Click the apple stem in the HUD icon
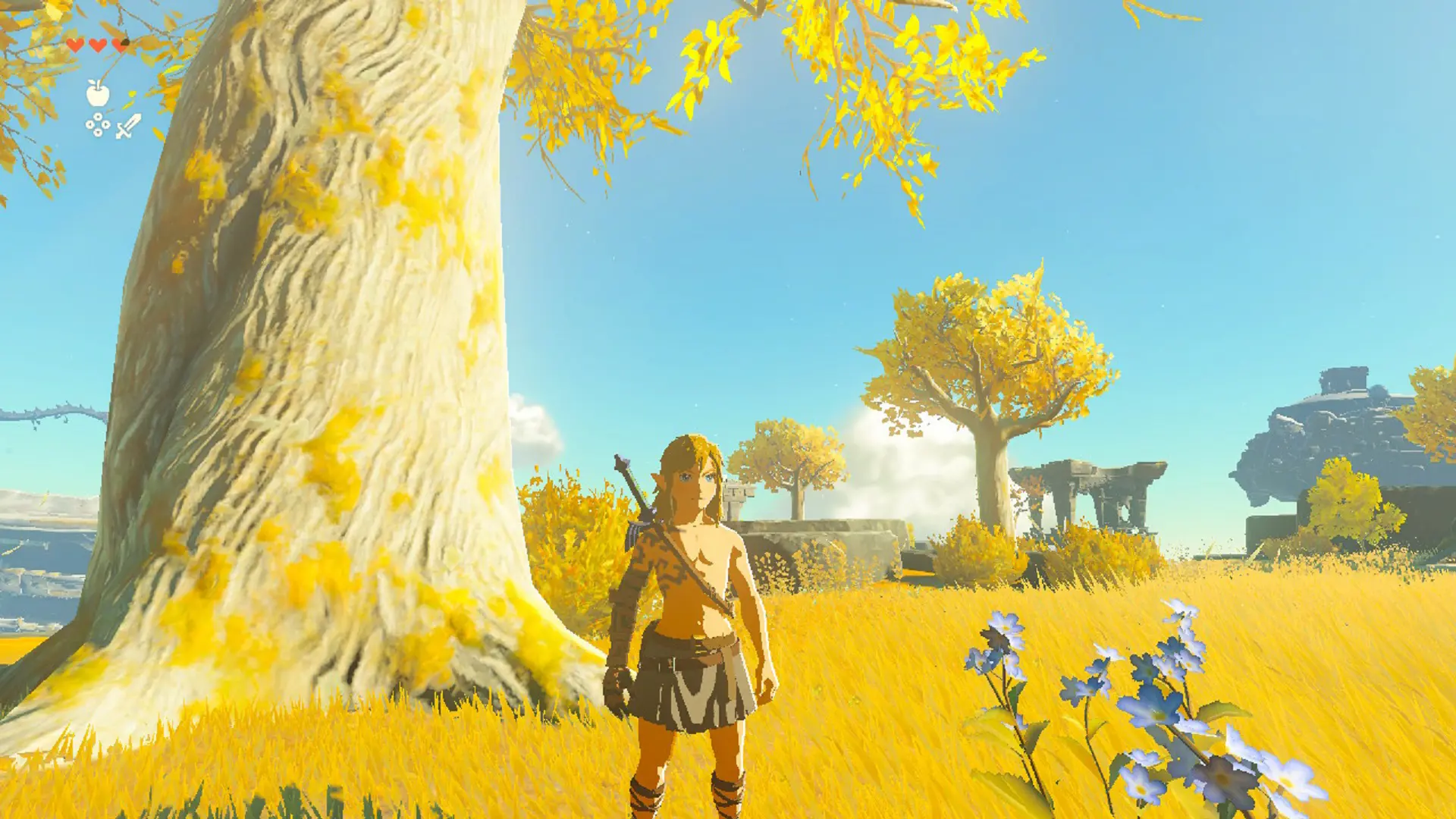Image resolution: width=1456 pixels, height=819 pixels. (x=99, y=85)
